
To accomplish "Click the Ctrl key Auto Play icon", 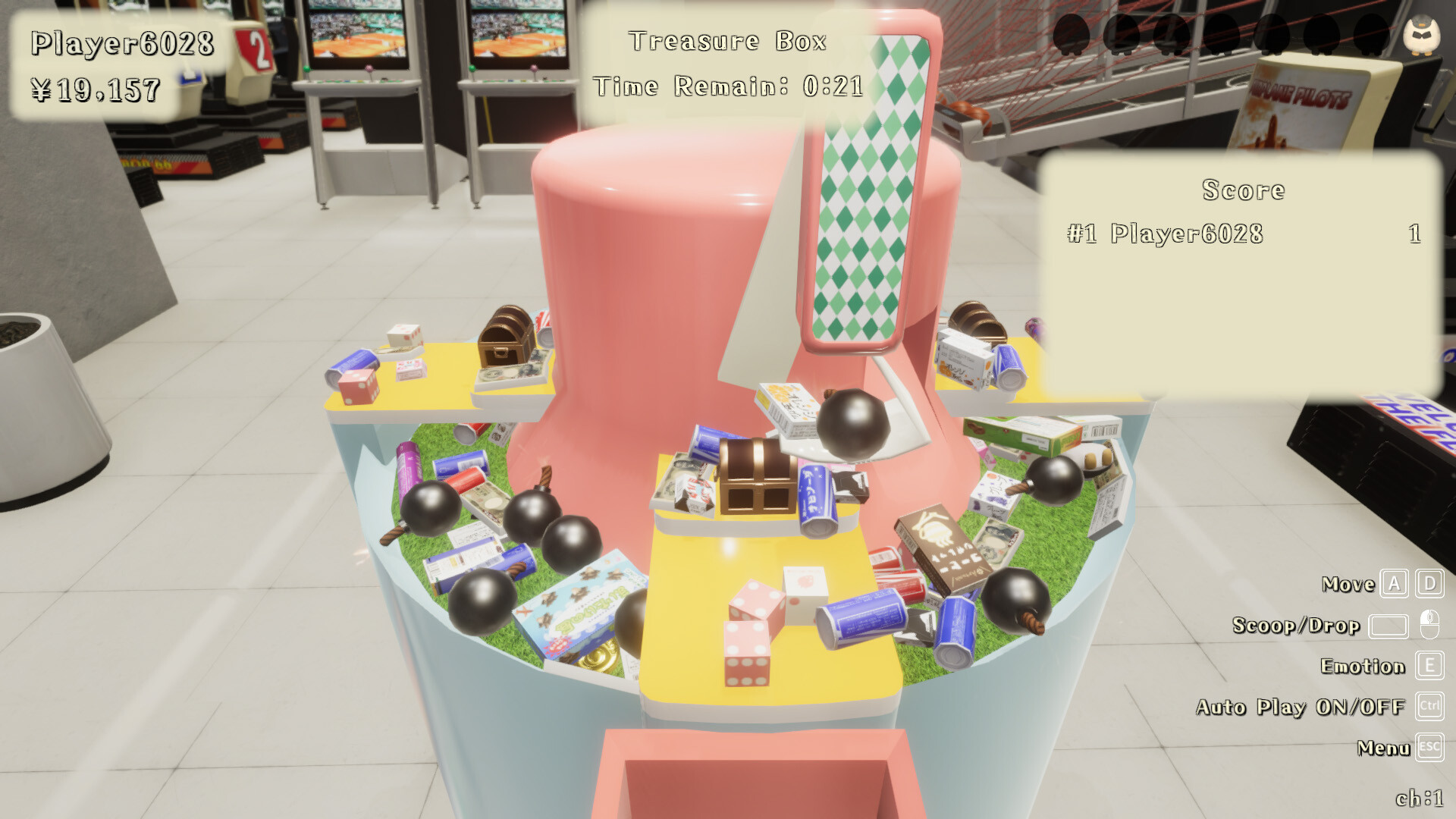I will point(1429,707).
